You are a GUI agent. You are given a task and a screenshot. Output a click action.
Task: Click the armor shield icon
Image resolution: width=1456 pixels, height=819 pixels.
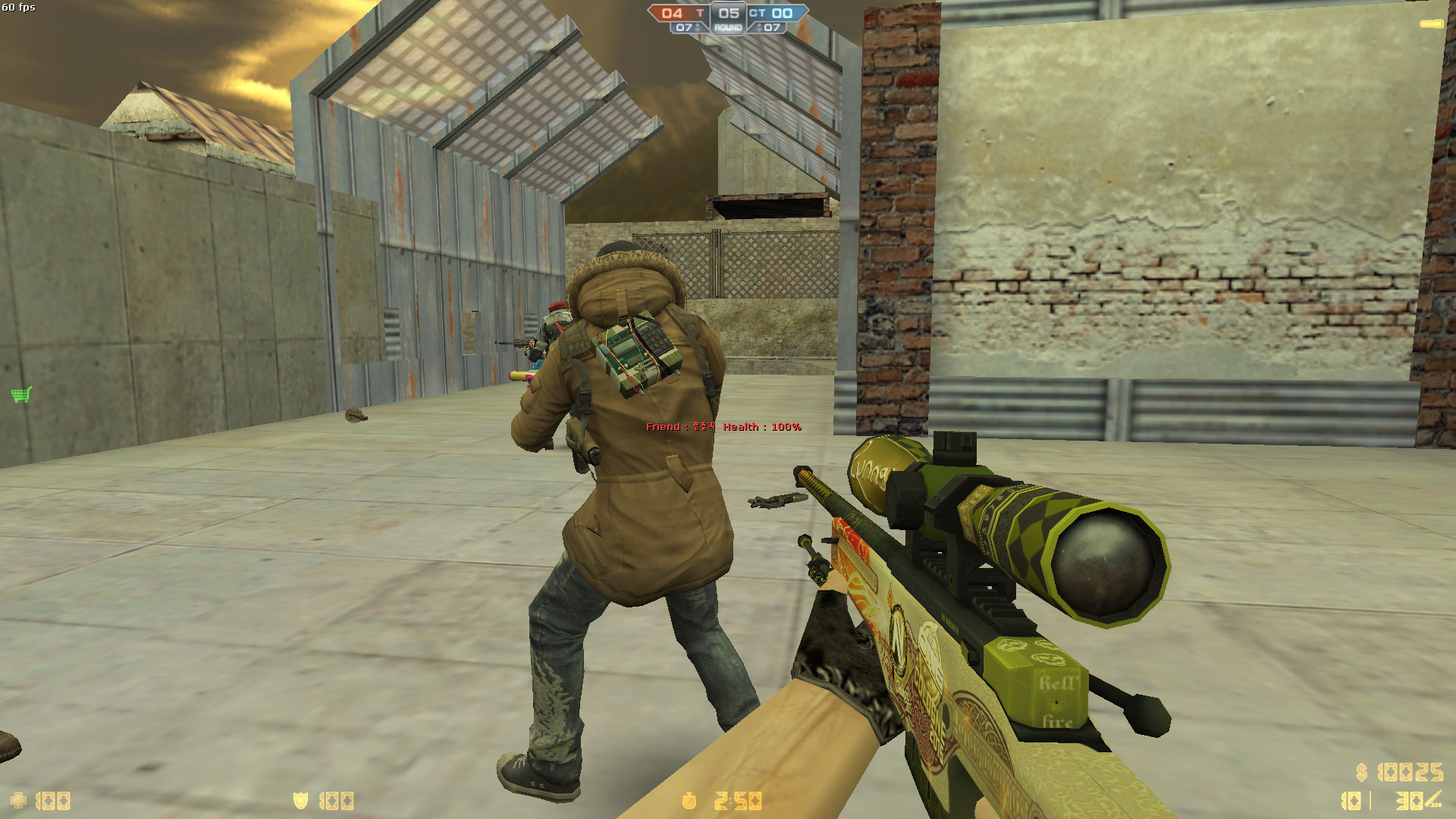tap(300, 799)
